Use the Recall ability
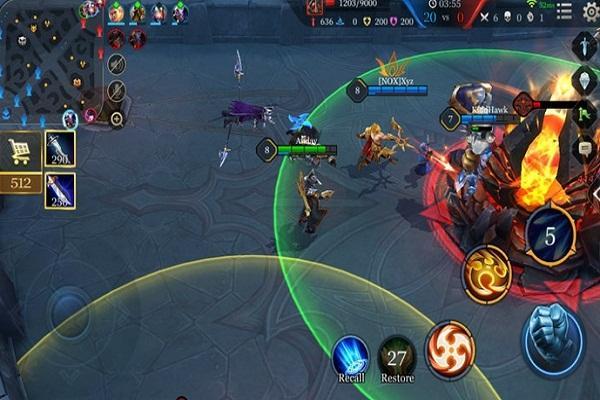This screenshot has height=400, width=600. click(349, 357)
